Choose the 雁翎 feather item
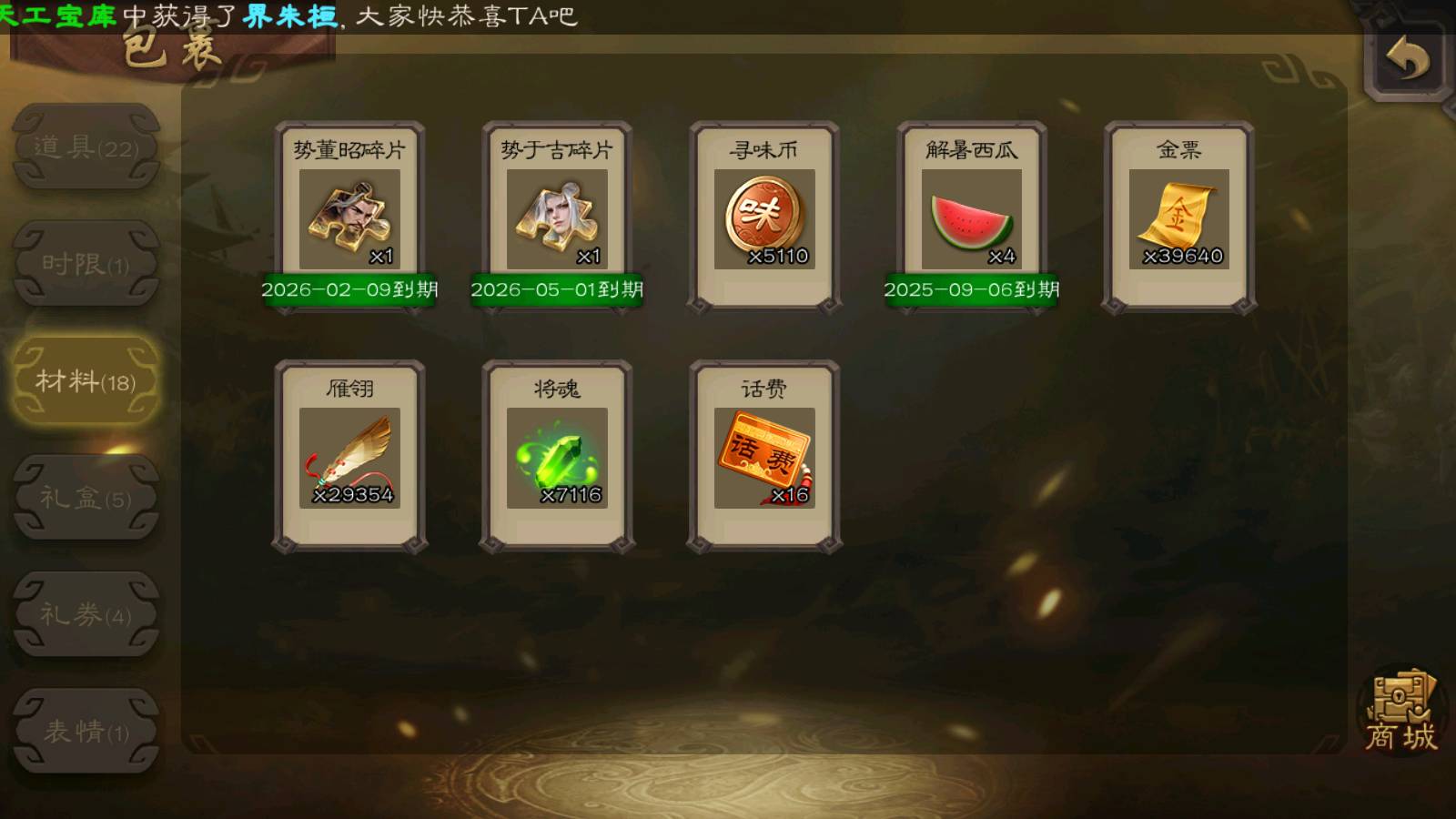Screen dimensions: 1456x819 (x=349, y=457)
